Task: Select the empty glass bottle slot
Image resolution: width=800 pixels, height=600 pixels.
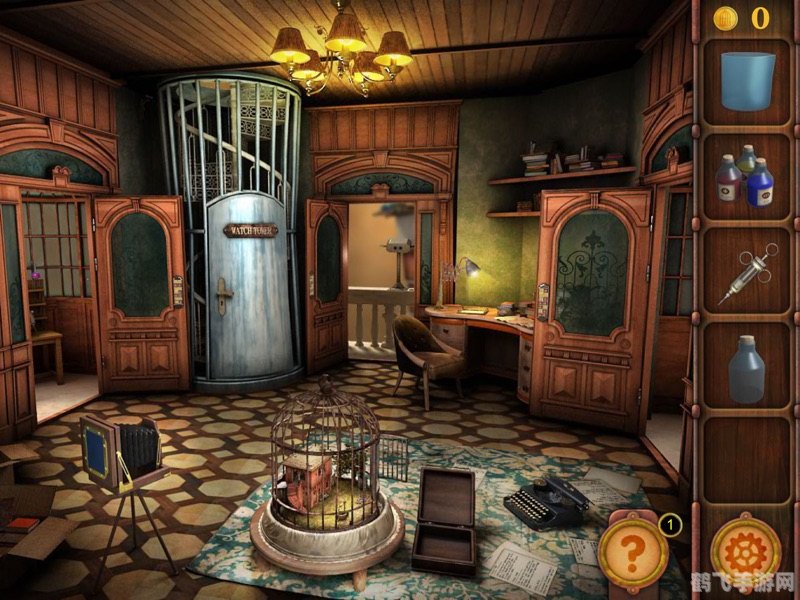Action: pos(746,368)
